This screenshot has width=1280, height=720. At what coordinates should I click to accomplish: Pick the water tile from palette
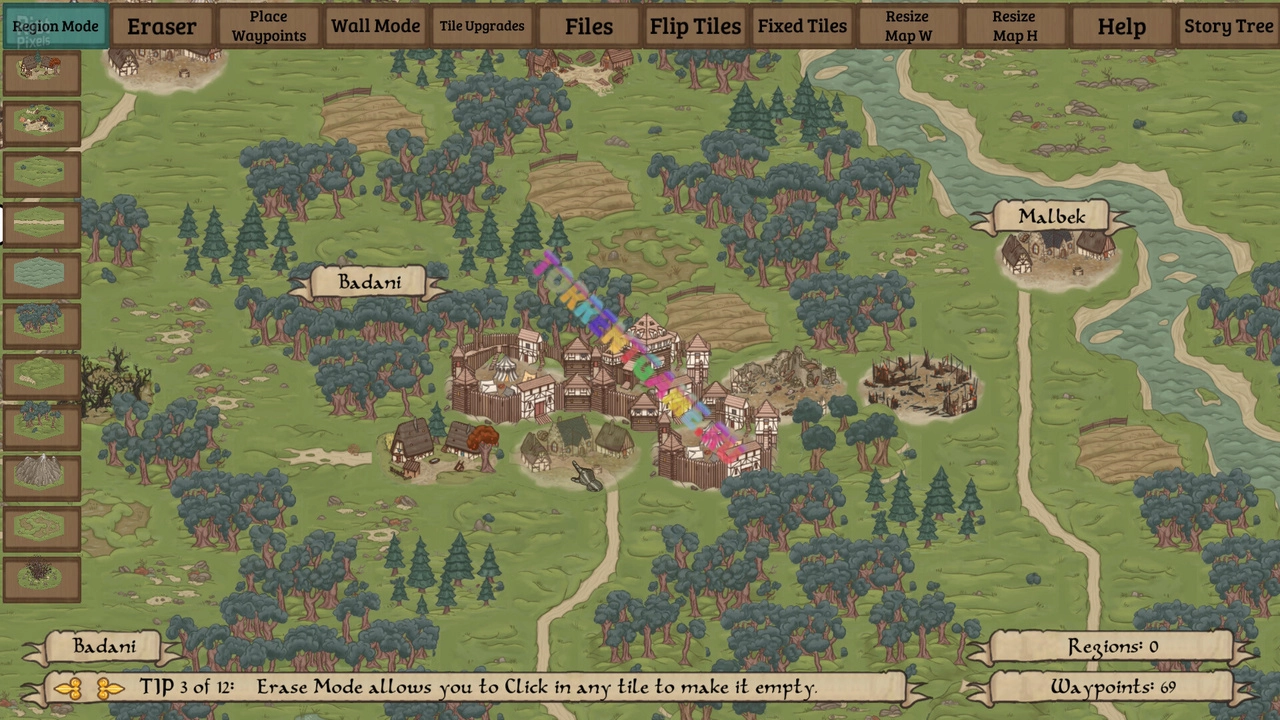40,273
